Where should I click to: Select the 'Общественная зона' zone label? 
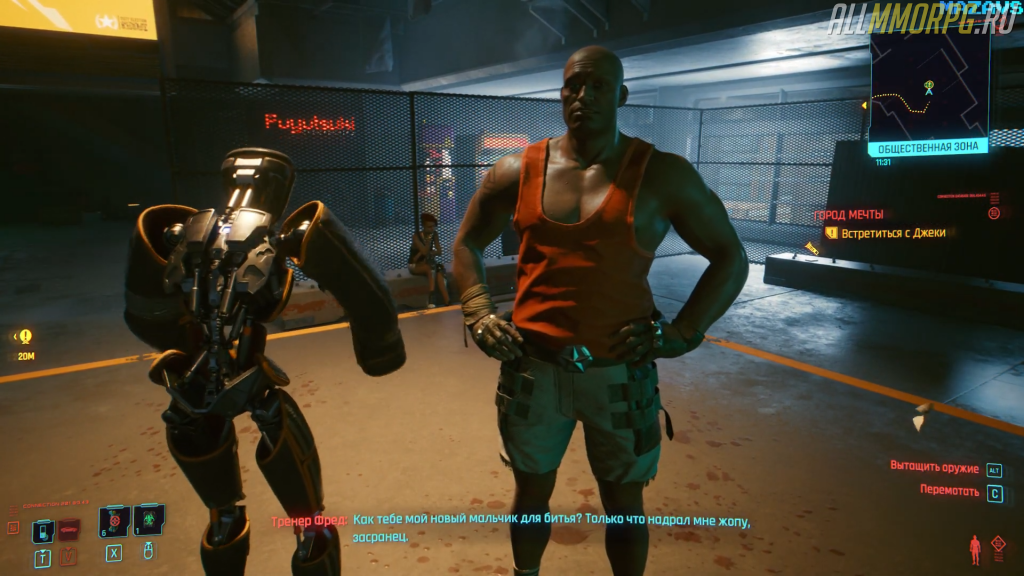click(928, 148)
